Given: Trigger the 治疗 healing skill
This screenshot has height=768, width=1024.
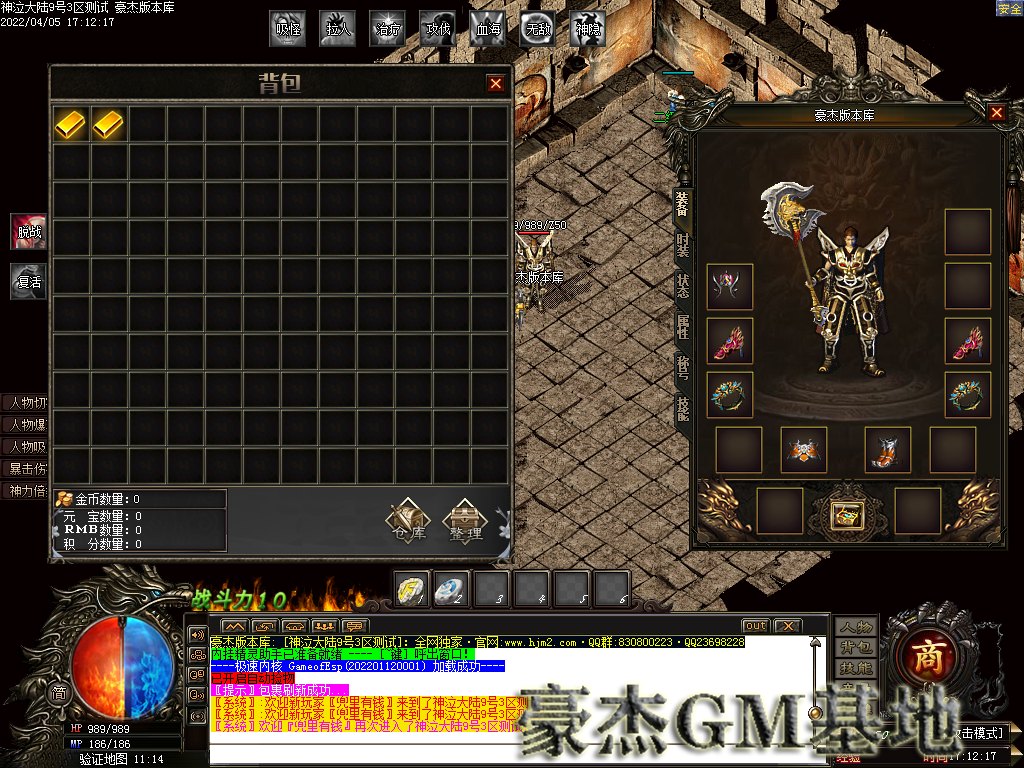Looking at the screenshot, I should point(388,29).
